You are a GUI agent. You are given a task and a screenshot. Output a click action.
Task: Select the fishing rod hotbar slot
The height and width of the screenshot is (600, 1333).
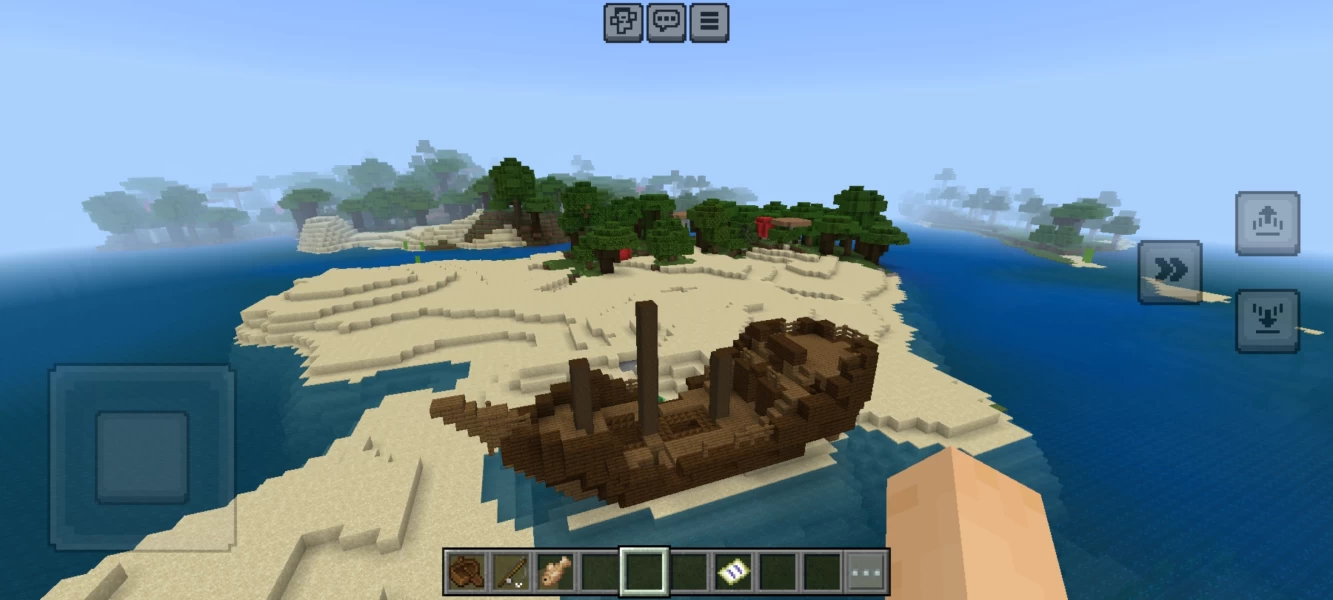(511, 571)
